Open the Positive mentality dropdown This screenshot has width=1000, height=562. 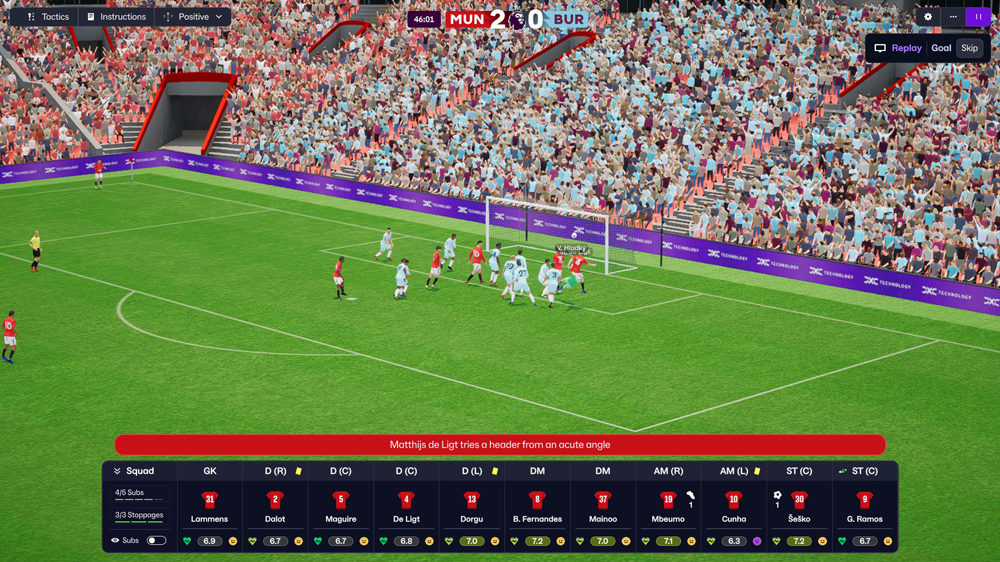[x=193, y=17]
